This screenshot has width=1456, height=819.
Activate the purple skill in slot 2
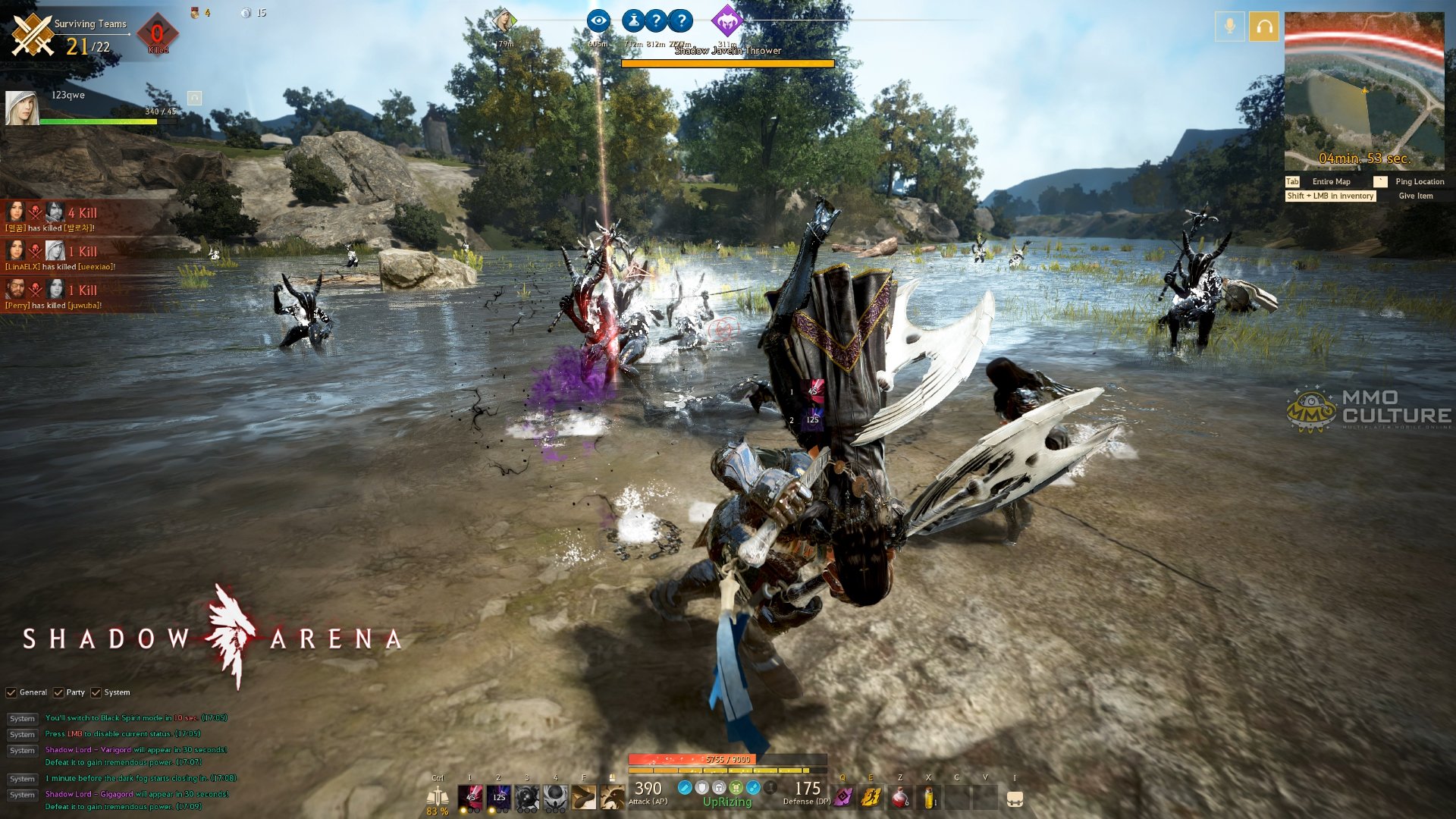pos(498,797)
